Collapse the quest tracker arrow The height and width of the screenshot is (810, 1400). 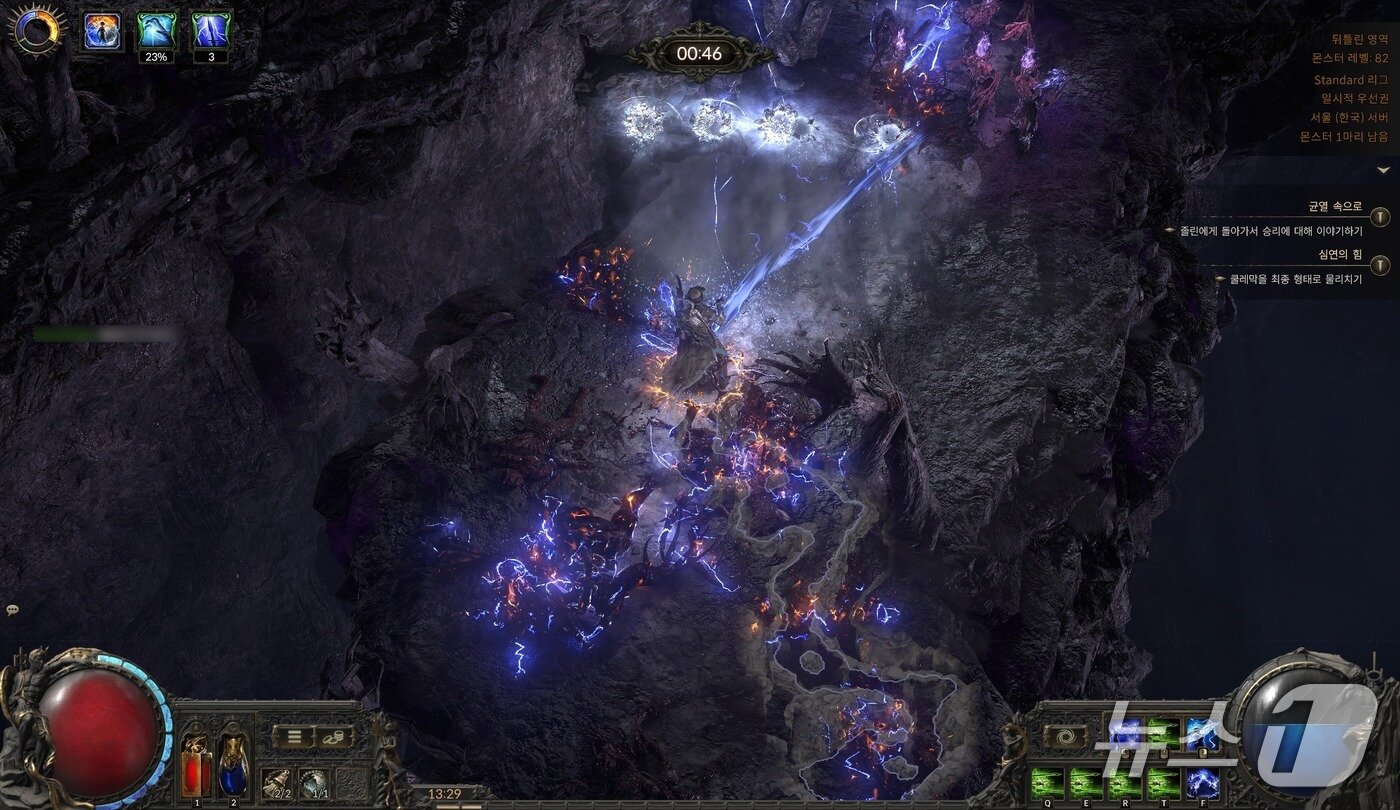[x=1383, y=170]
